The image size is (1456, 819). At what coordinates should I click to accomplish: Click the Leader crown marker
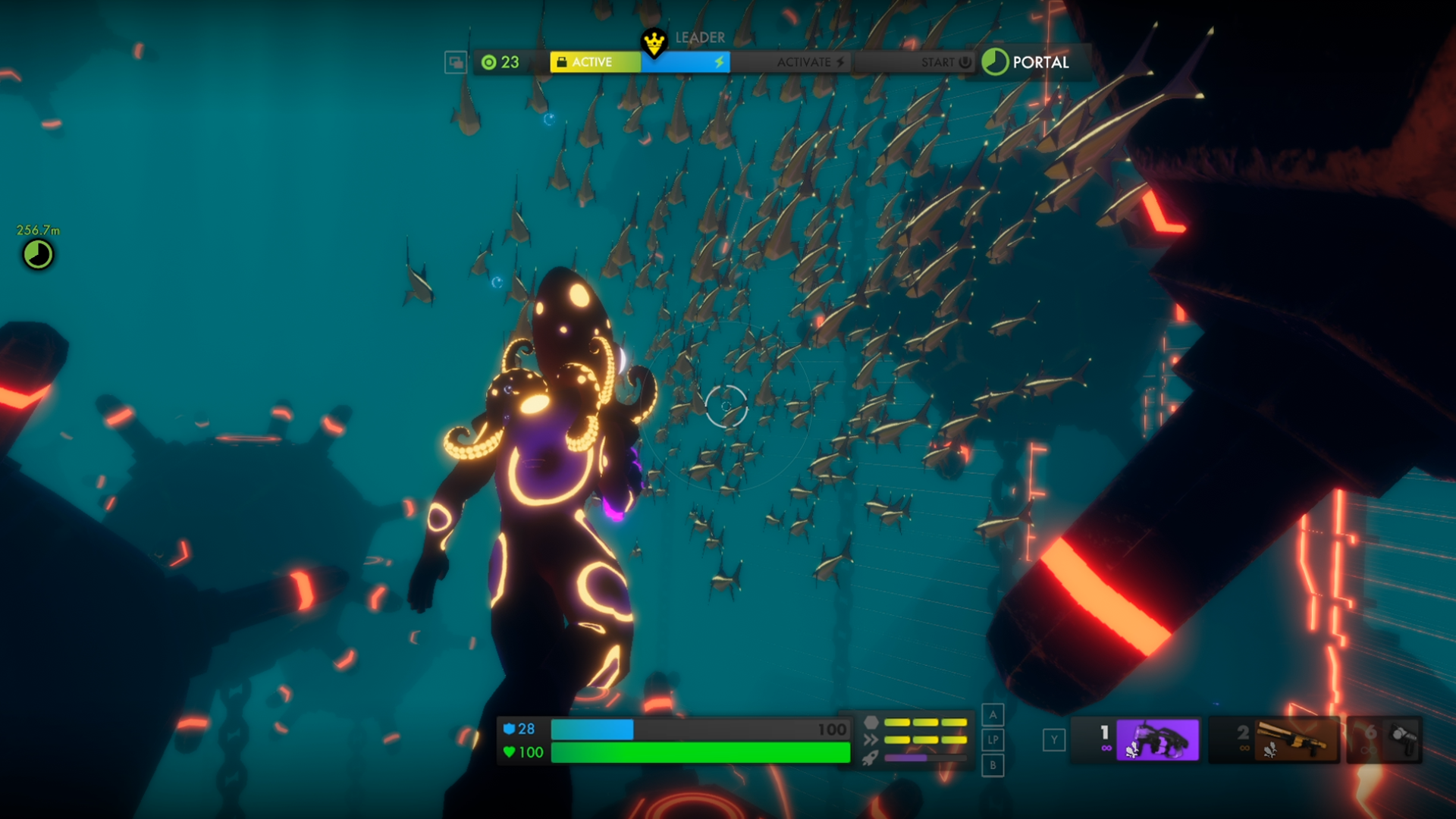click(654, 42)
